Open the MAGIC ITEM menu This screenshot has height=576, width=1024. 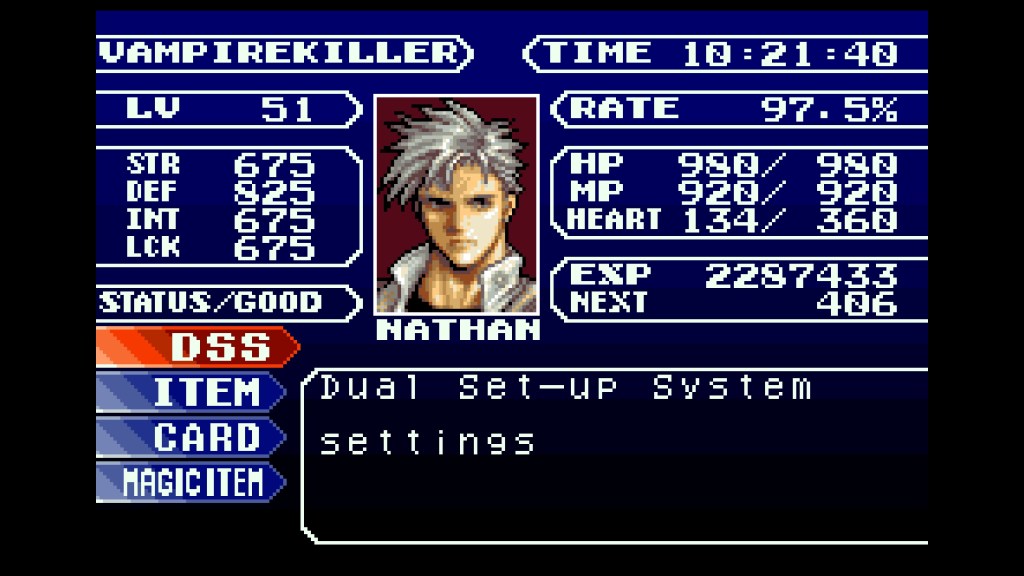[x=191, y=482]
